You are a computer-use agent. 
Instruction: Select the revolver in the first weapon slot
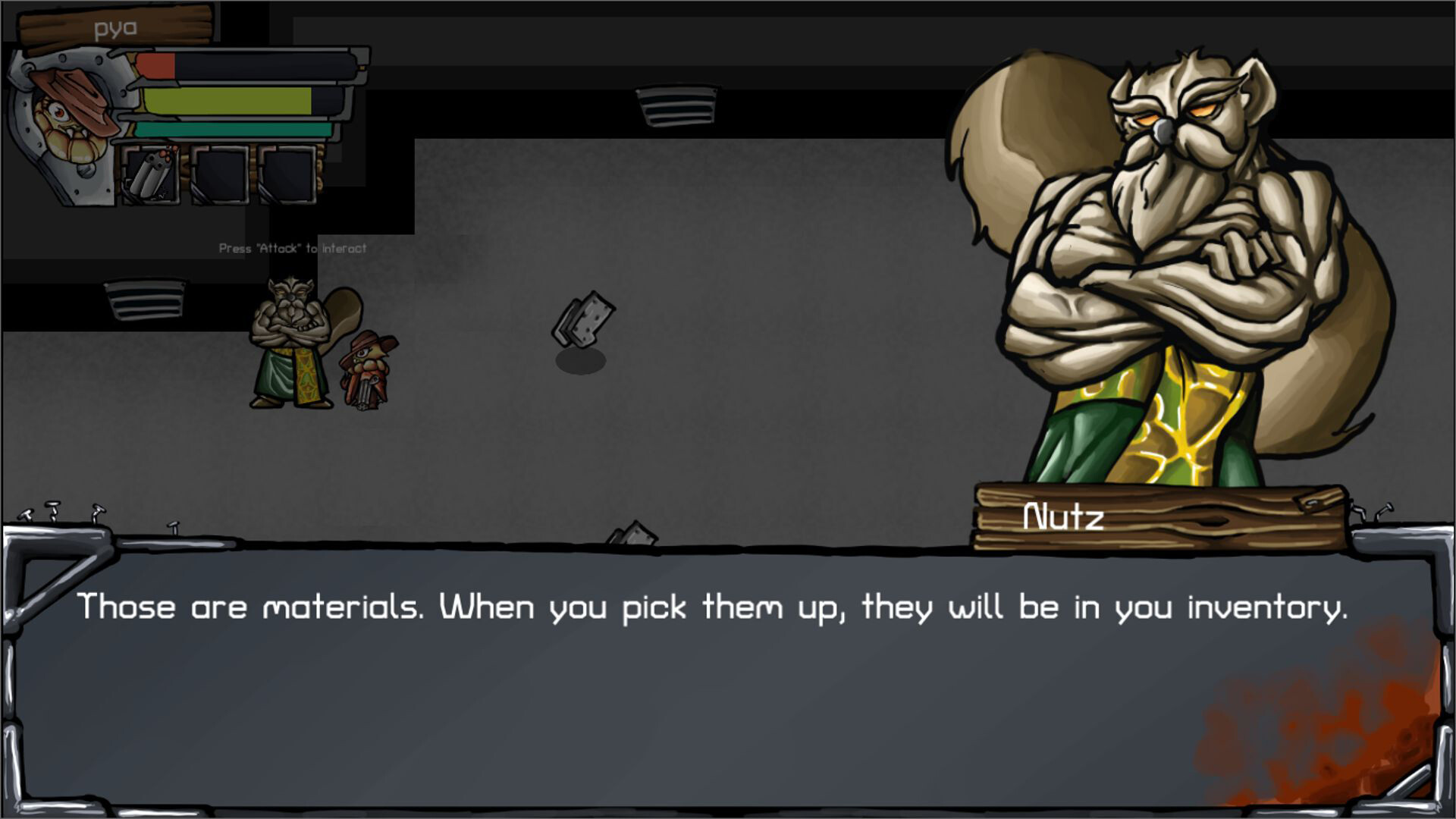(152, 174)
